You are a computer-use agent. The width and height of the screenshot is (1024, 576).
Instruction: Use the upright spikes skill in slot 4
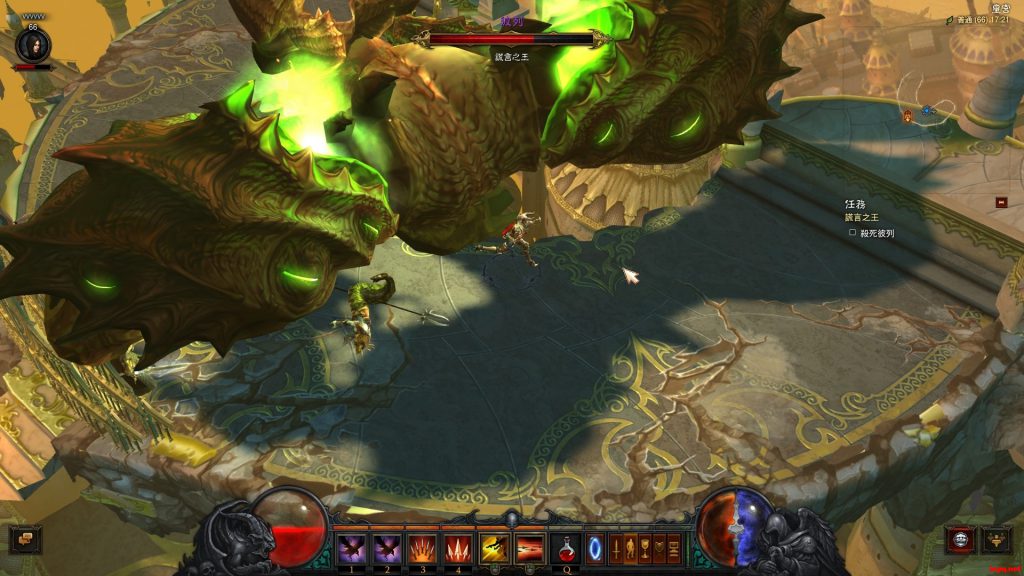(459, 547)
